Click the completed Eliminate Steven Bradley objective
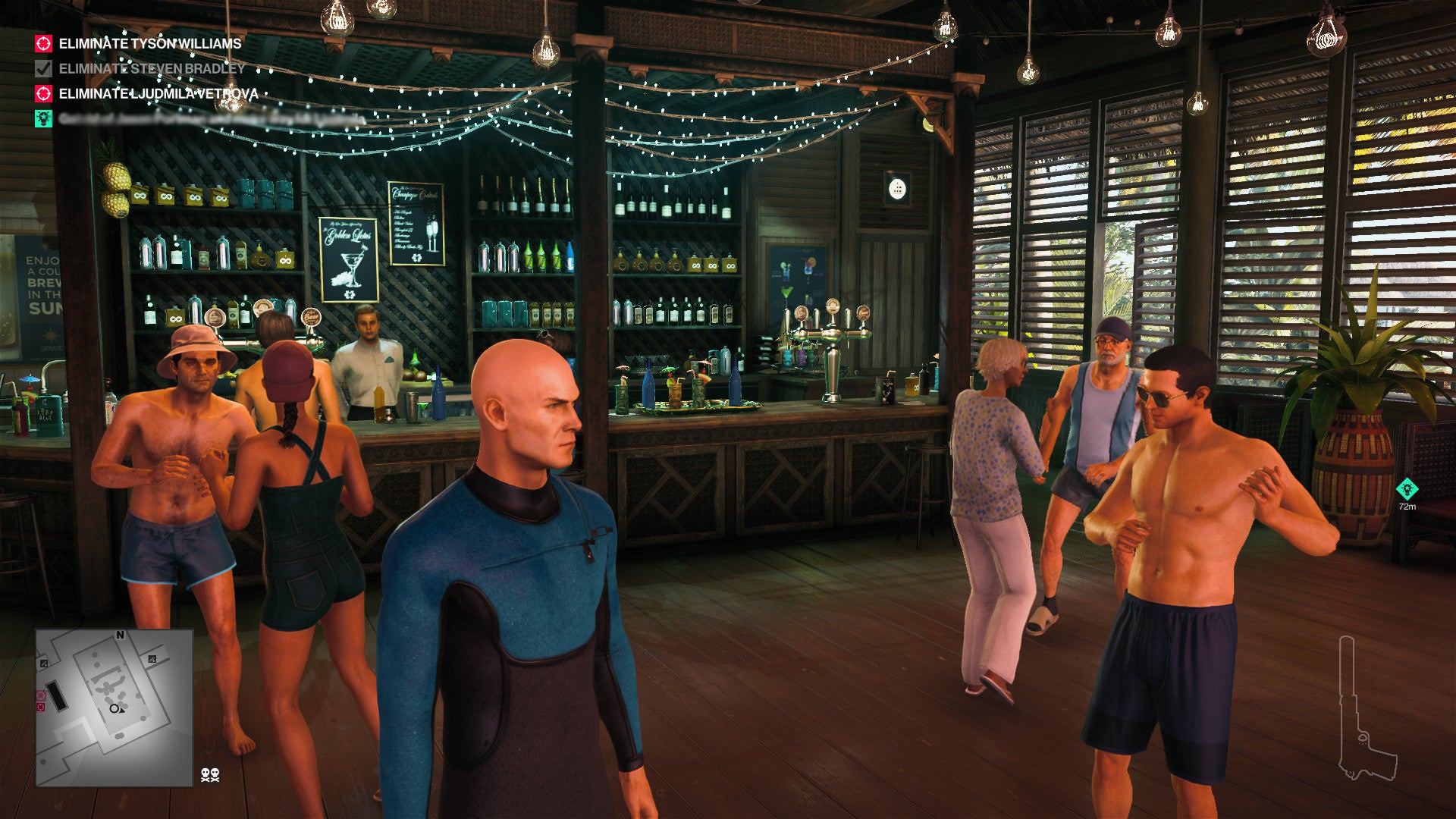Screen dimensions: 1456x819 click(152, 69)
